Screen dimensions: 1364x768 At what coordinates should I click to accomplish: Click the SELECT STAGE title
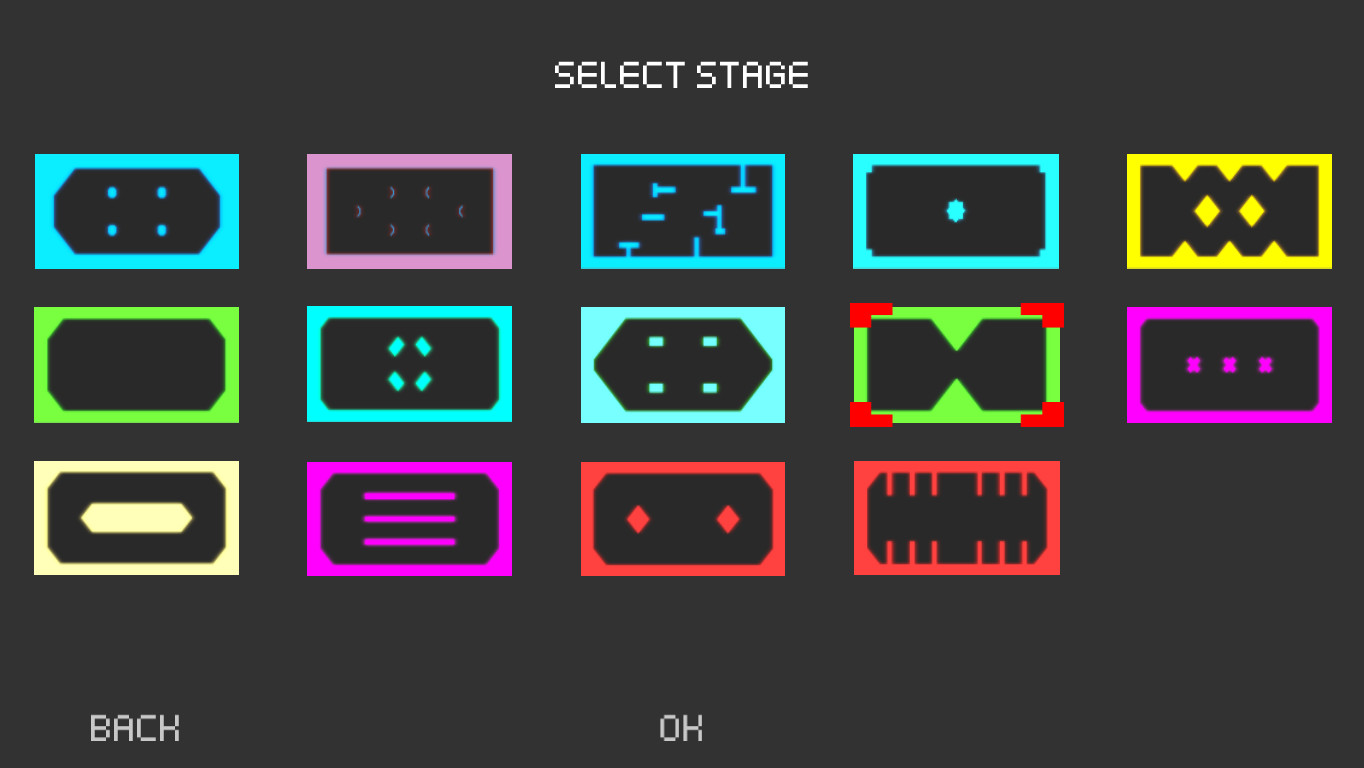[x=681, y=75]
